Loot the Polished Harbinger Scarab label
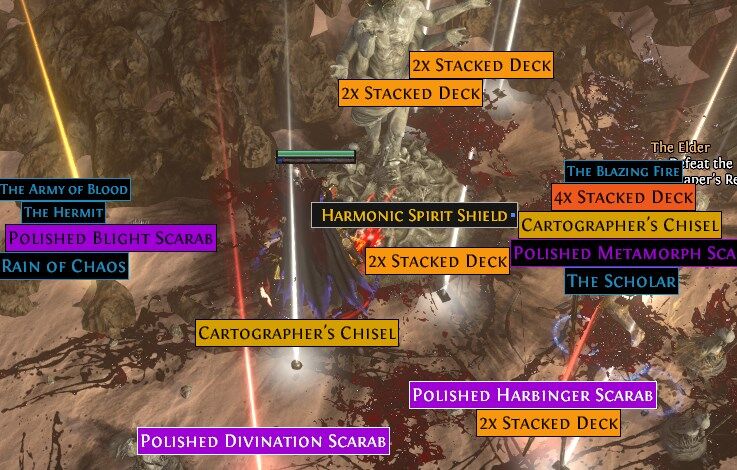 pos(533,395)
